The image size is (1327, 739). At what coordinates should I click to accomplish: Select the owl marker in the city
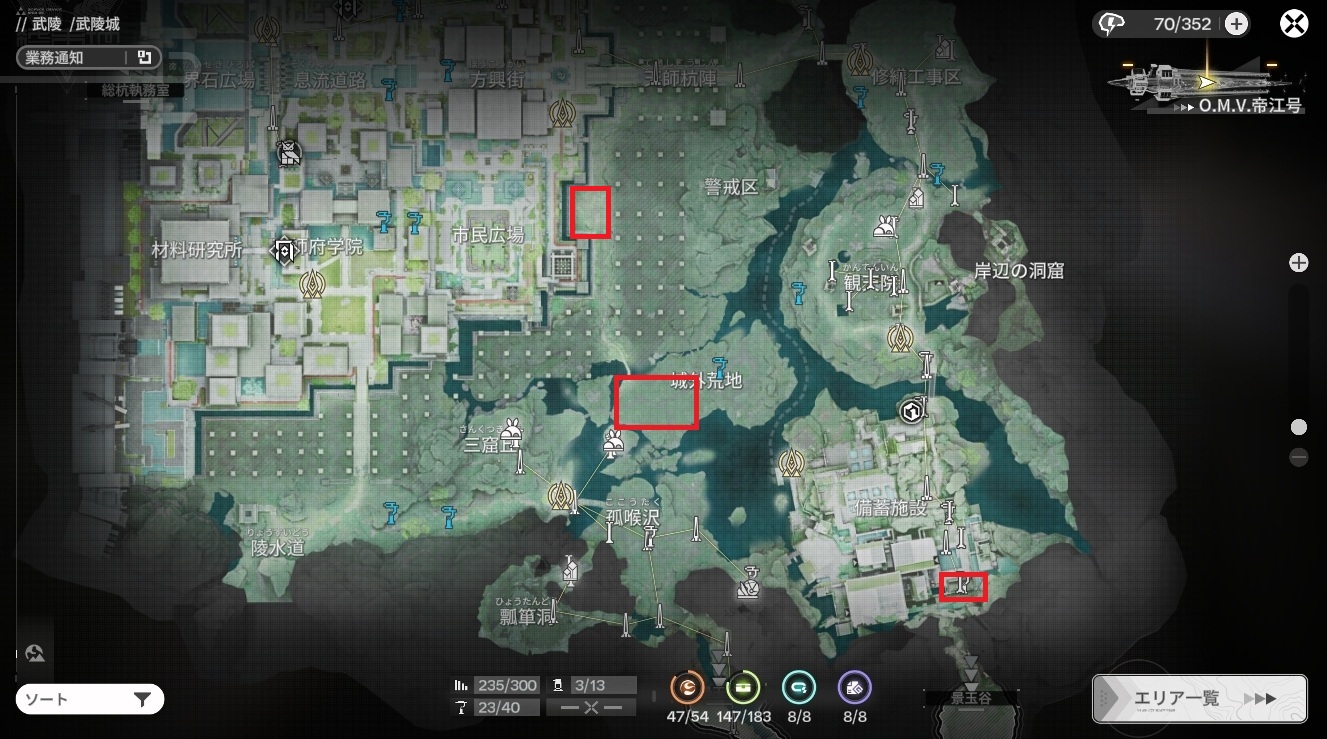288,153
